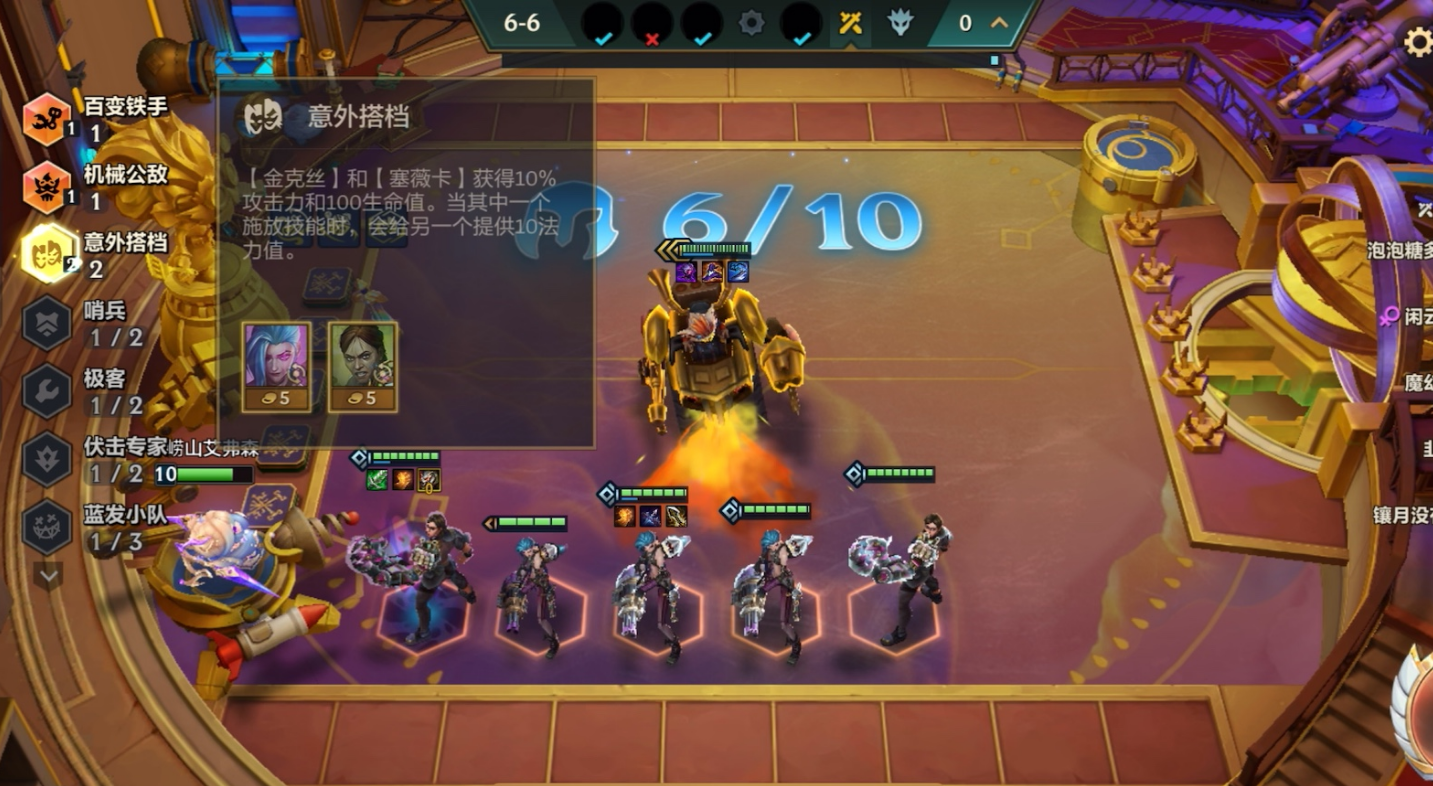Expand the trait list with the down chevron

click(x=48, y=574)
